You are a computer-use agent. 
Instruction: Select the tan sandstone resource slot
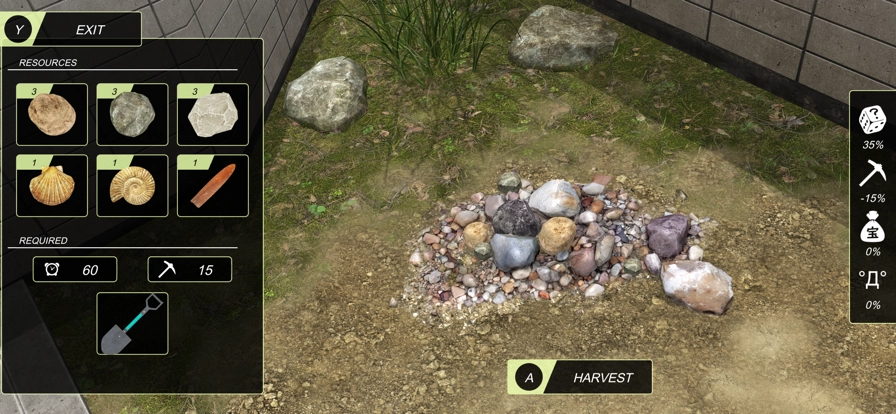[52, 114]
